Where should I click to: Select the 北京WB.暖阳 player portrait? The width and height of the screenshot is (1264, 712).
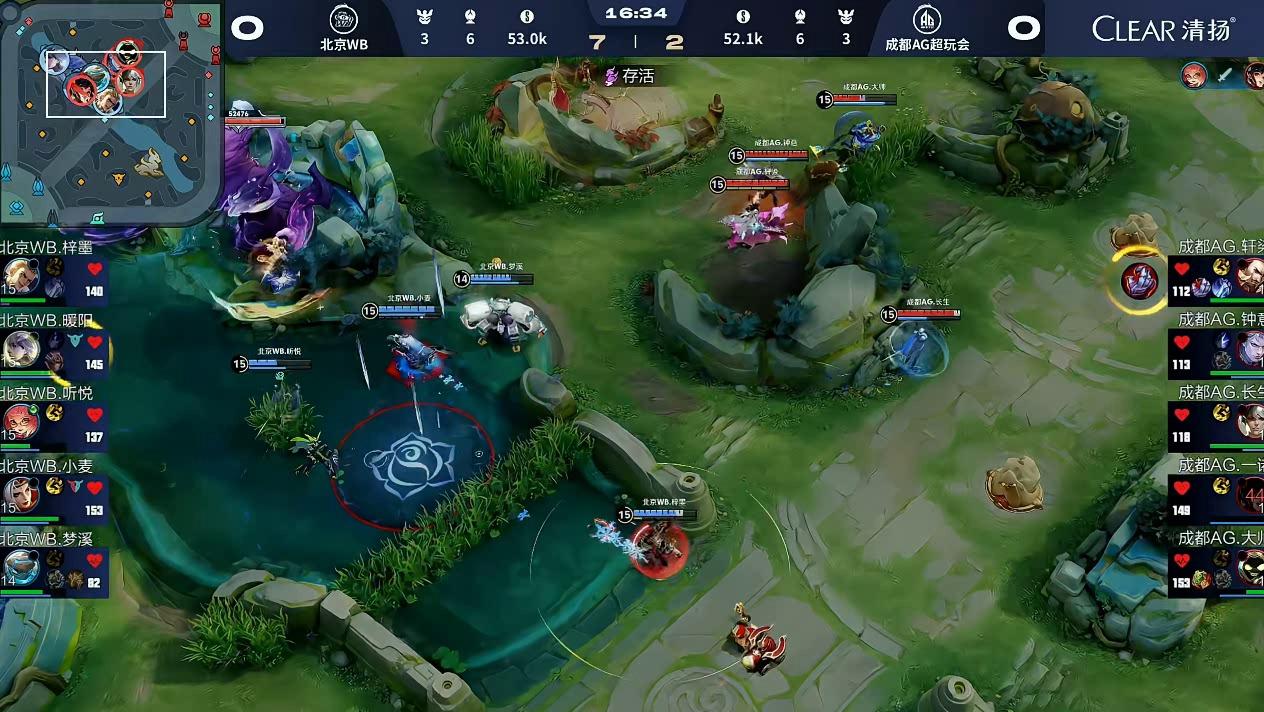20,348
